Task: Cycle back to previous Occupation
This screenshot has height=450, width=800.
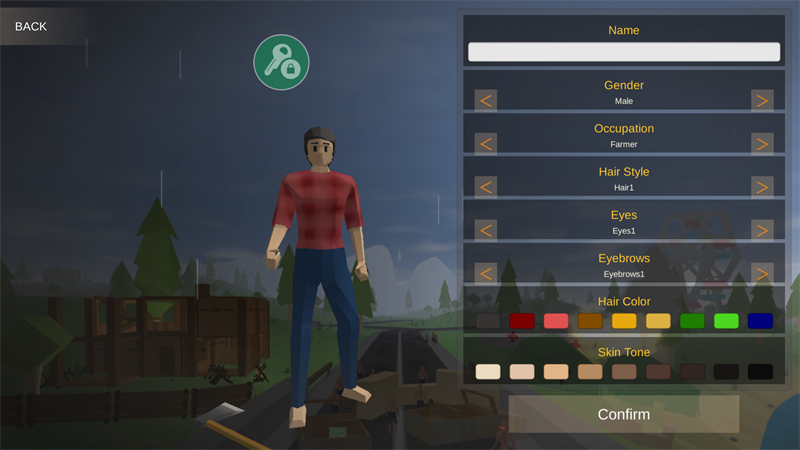Action: (486, 143)
